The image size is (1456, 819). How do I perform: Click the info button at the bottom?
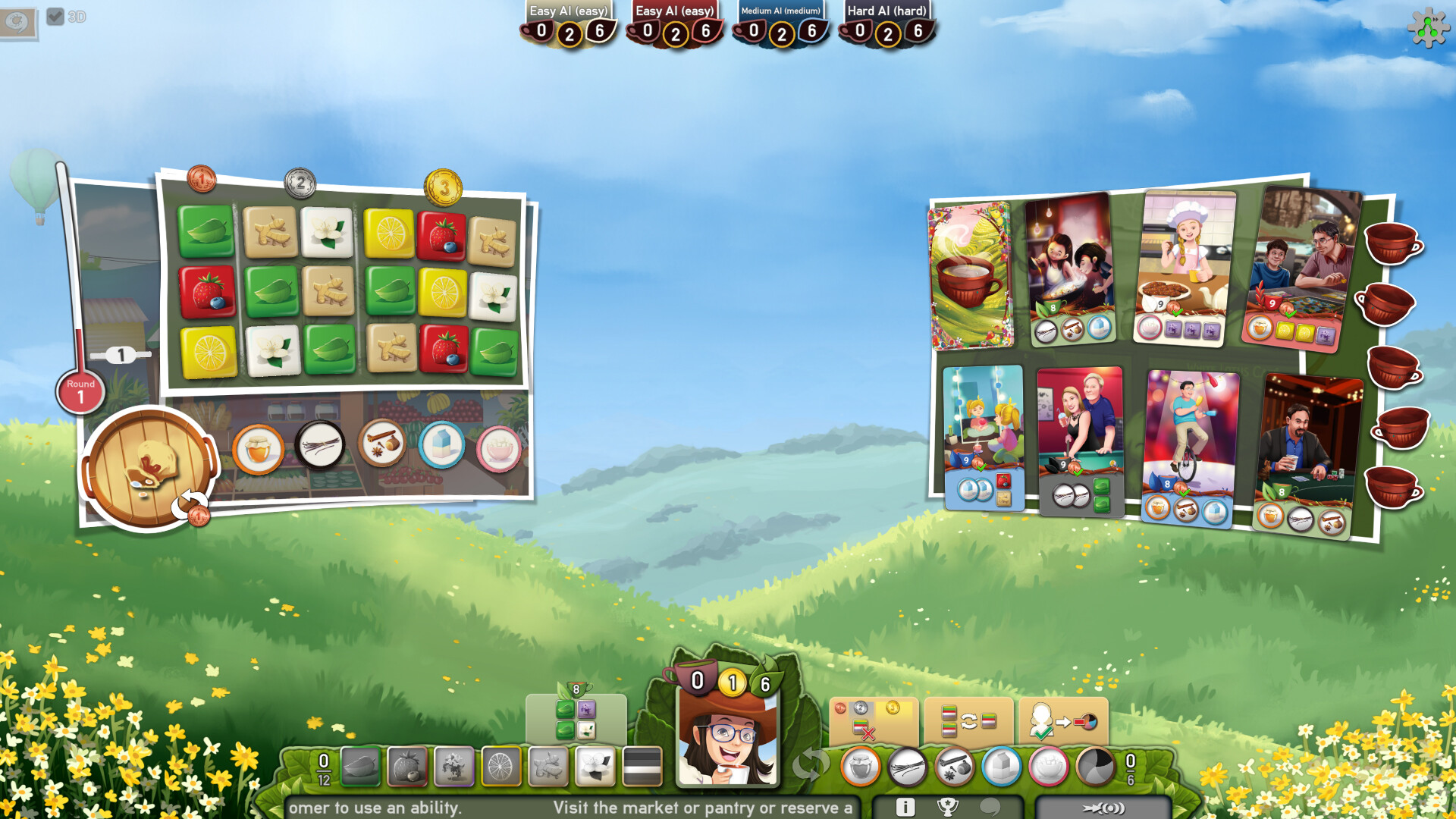(905, 806)
